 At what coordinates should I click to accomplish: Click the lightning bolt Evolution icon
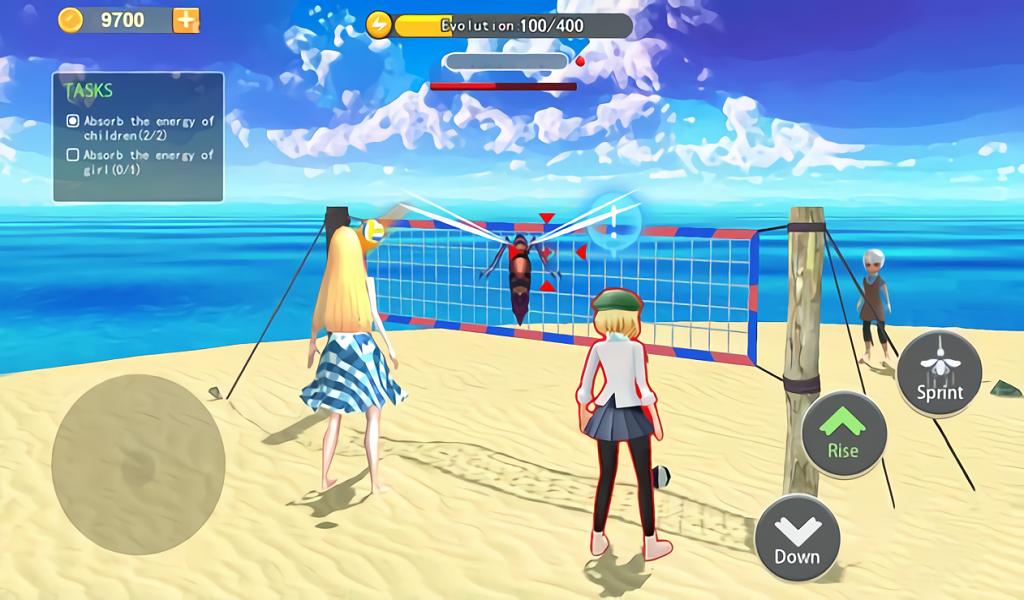pos(379,25)
